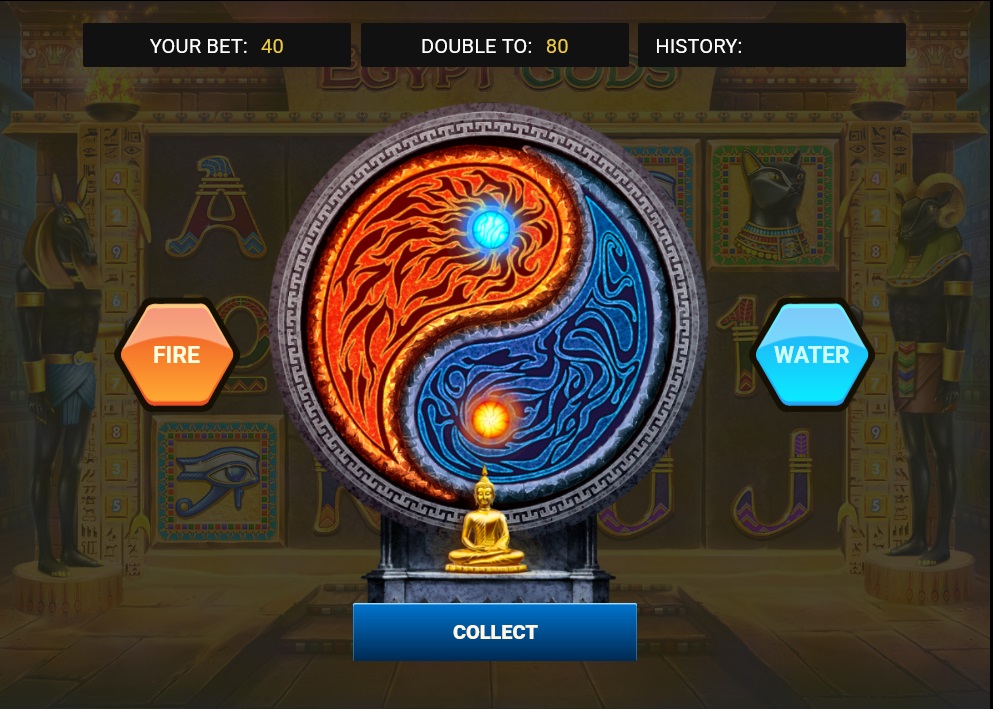Pick the blue WATER hexagon button

pyautogui.click(x=811, y=355)
